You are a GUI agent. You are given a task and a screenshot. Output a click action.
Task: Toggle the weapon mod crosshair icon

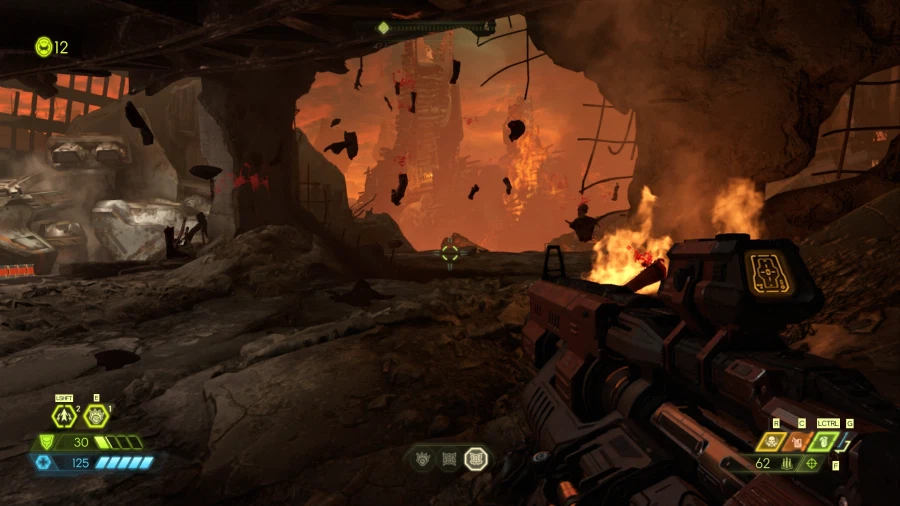(811, 464)
